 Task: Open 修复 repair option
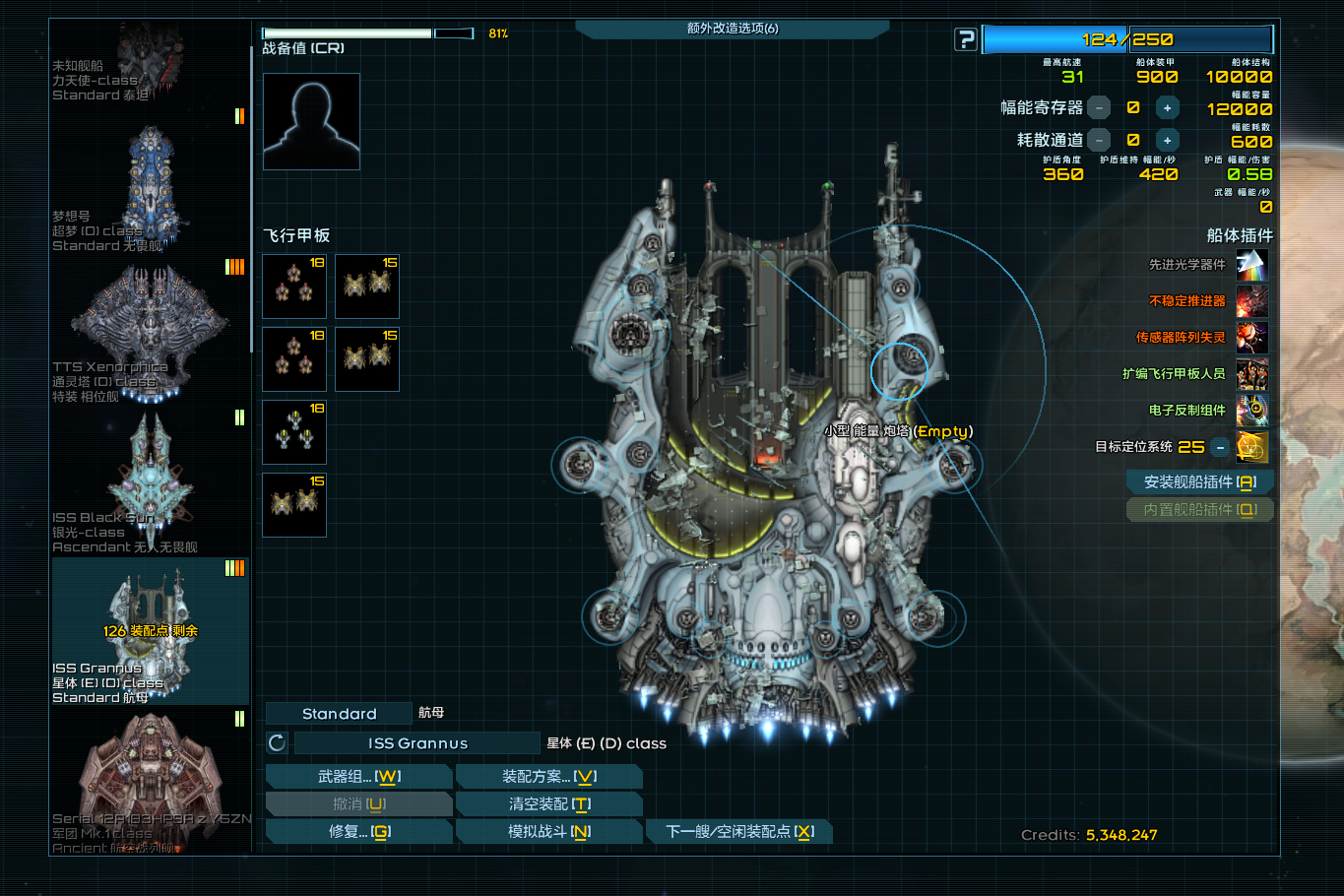(x=358, y=832)
